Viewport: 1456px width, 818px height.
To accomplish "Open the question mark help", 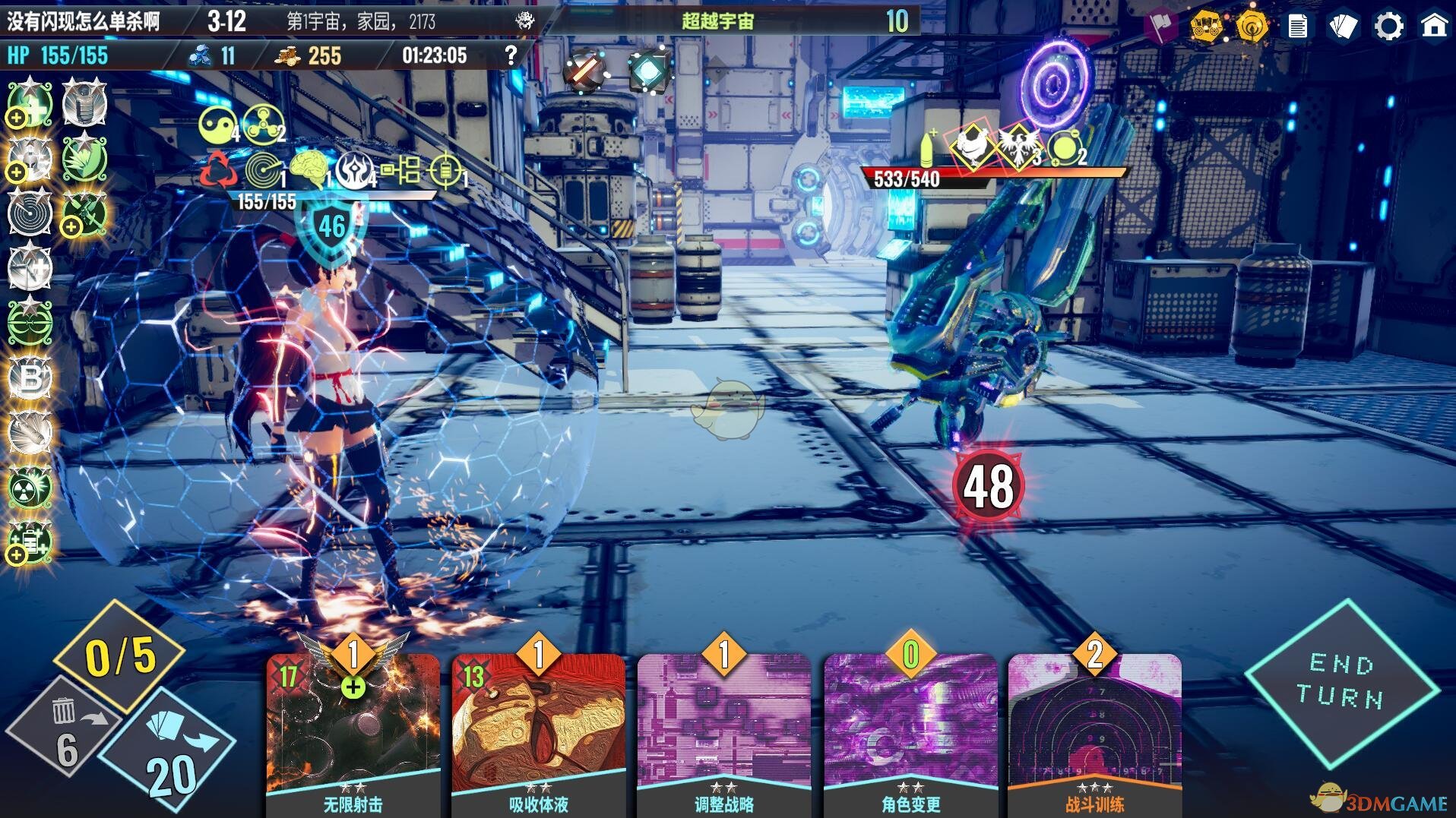I will (511, 55).
